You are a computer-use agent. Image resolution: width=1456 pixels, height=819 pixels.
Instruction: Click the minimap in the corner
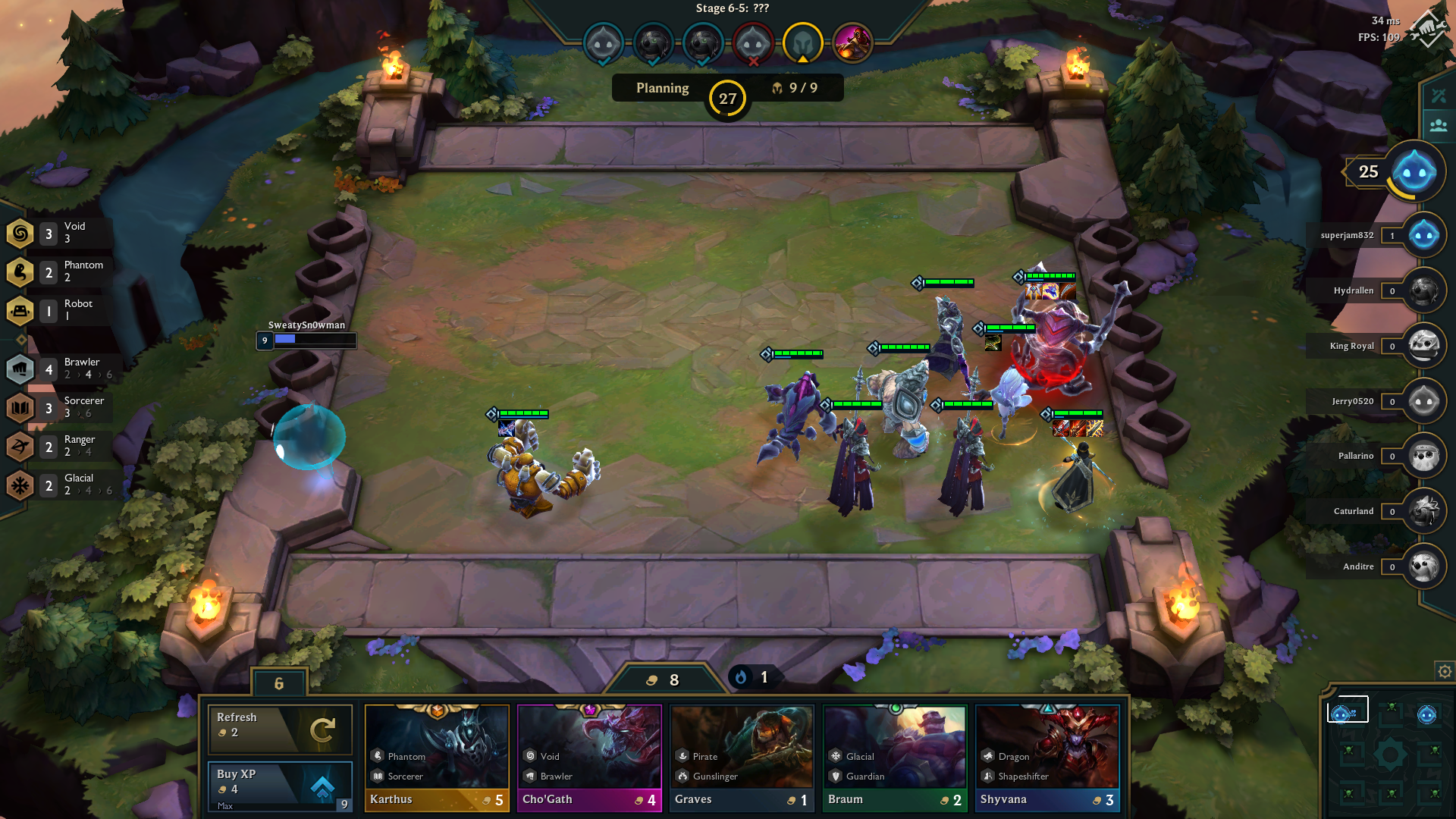coord(1389,754)
